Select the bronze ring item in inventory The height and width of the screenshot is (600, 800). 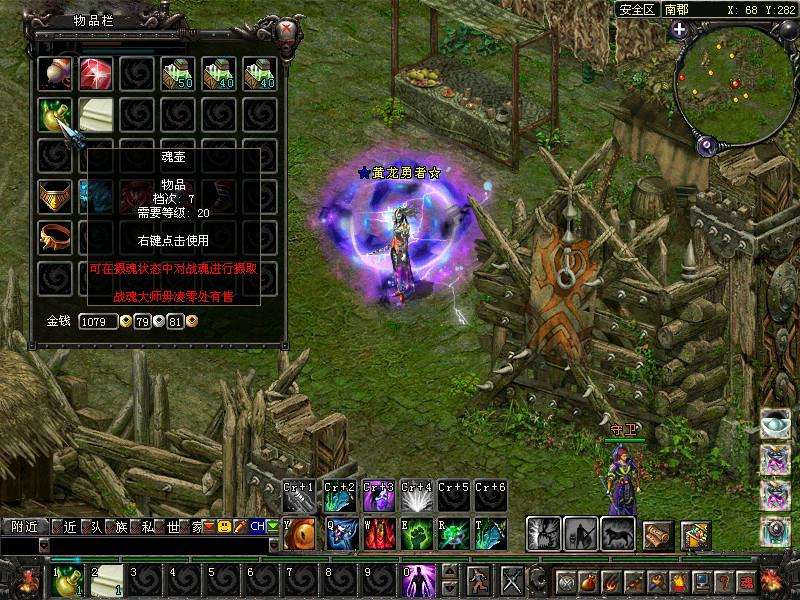coord(55,236)
